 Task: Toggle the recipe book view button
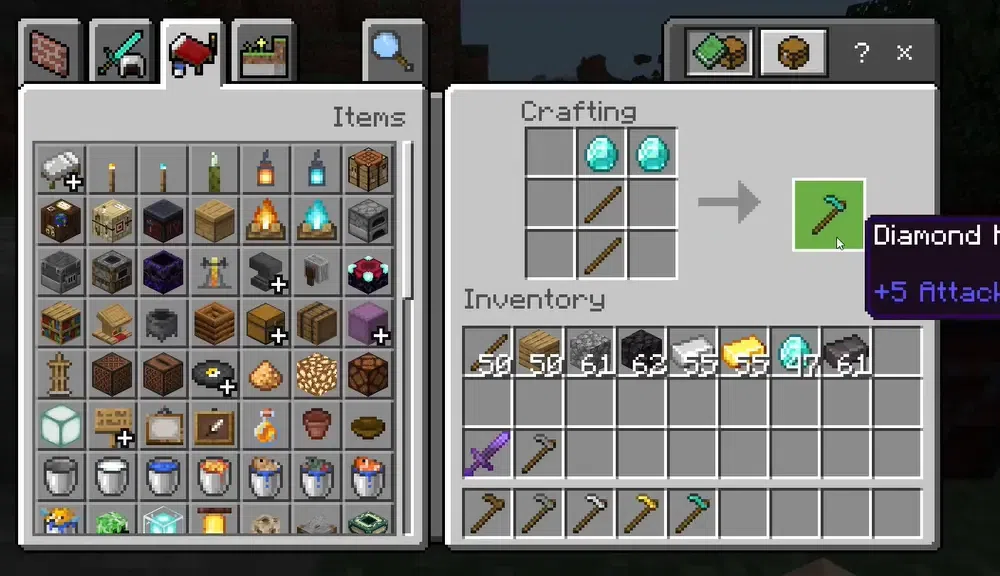[718, 52]
